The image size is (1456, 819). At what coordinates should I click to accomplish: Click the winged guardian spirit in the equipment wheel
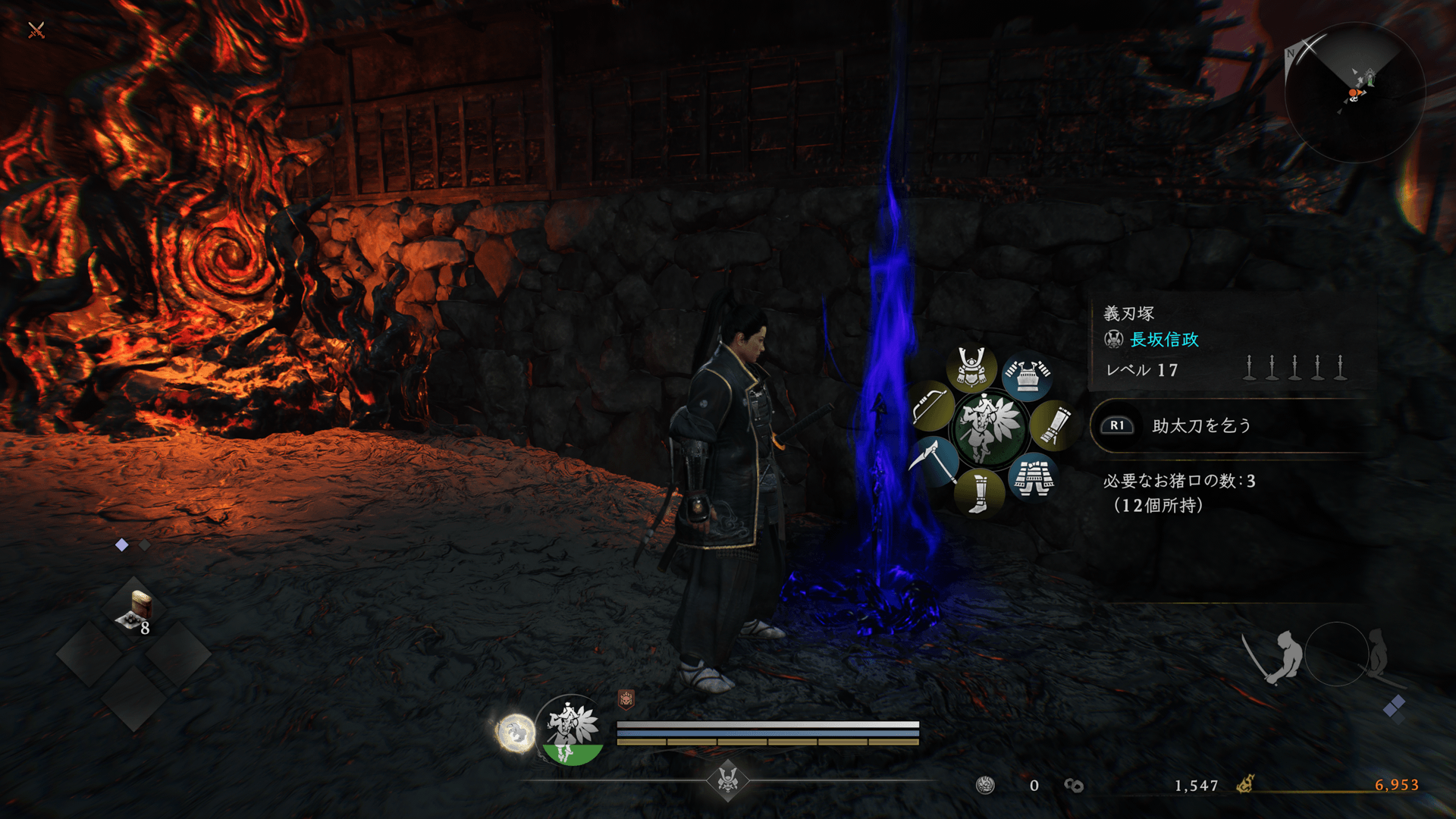[989, 428]
